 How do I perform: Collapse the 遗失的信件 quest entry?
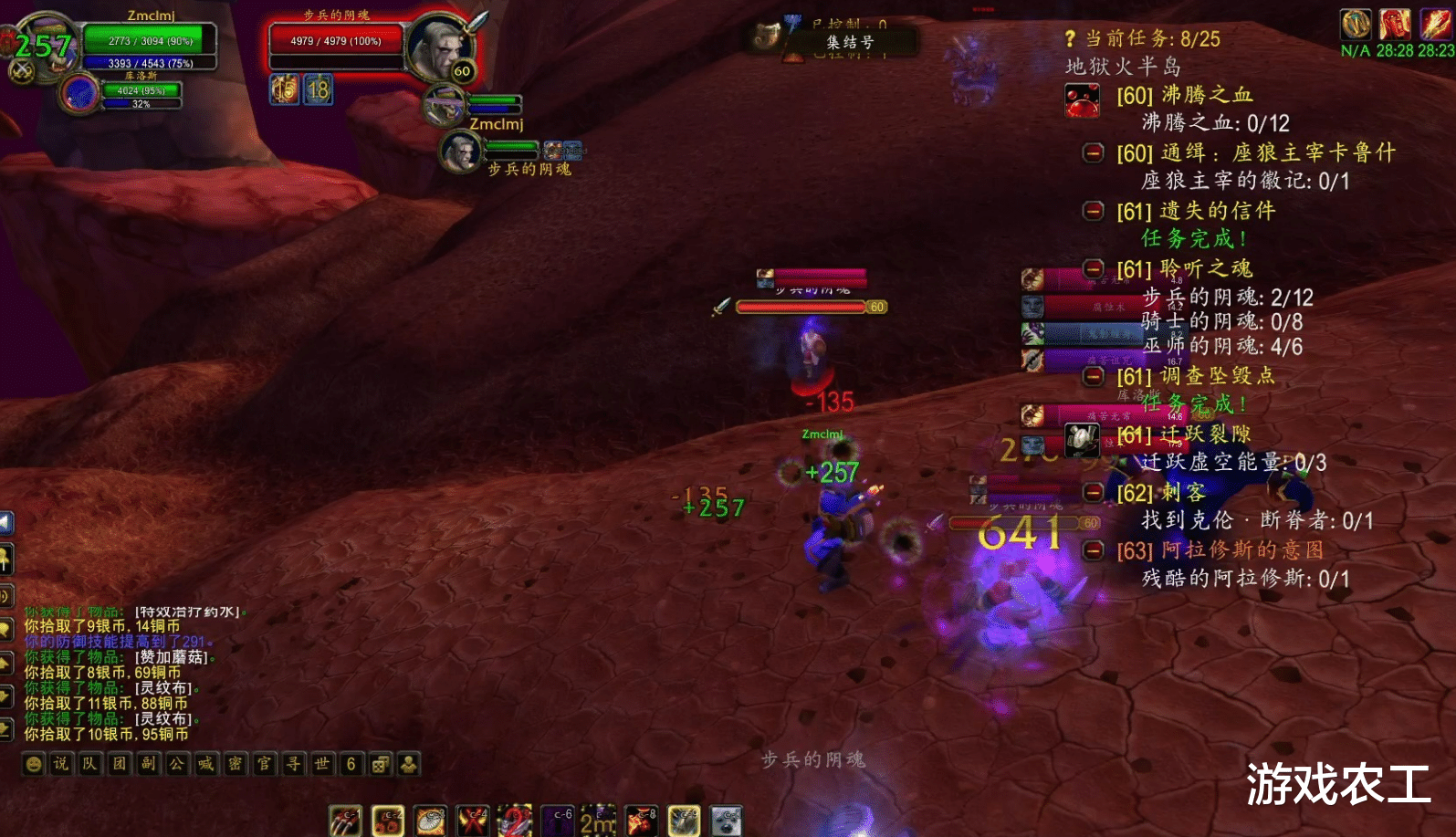1093,211
